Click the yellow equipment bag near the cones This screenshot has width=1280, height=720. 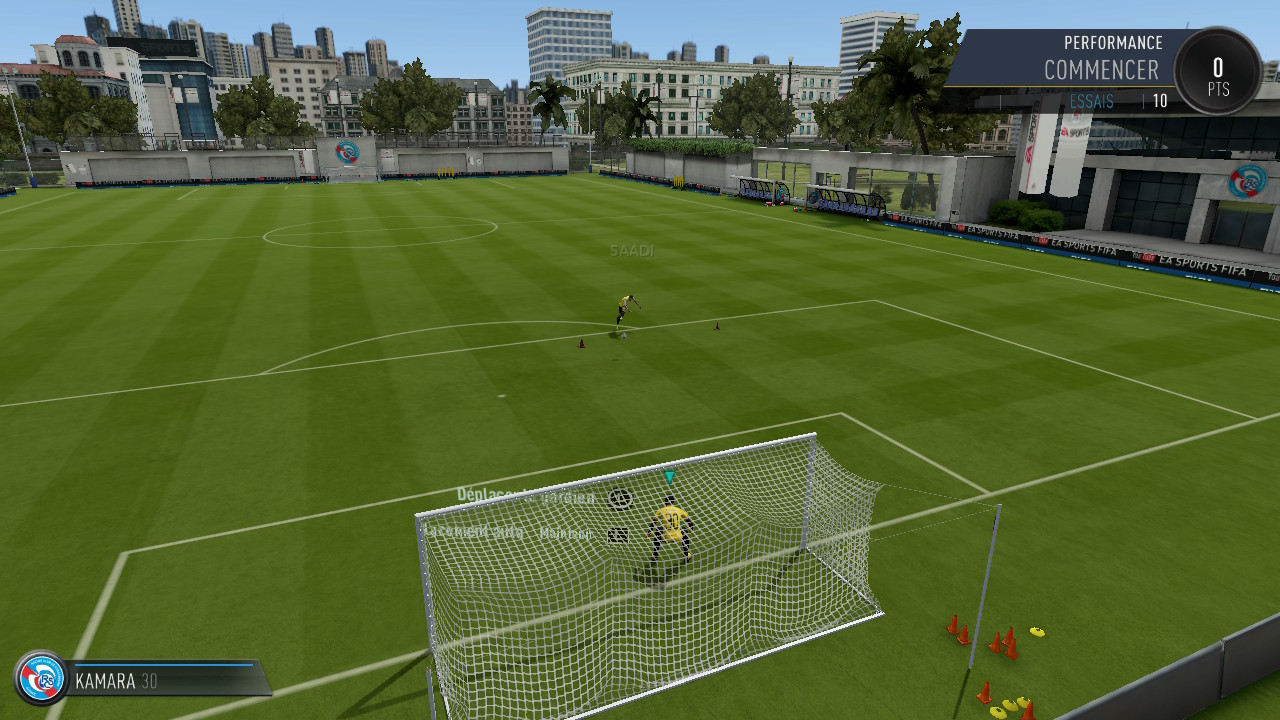pyautogui.click(x=1037, y=632)
